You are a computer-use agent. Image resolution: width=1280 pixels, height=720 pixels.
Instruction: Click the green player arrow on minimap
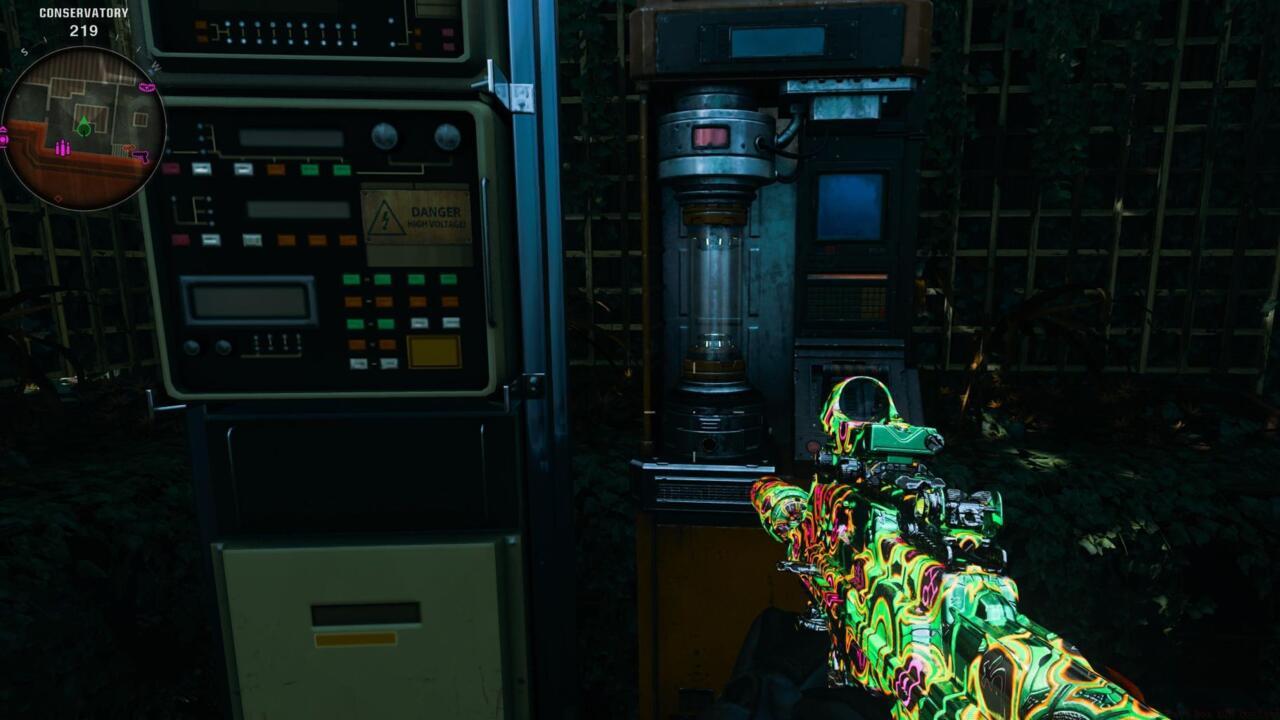[84, 125]
